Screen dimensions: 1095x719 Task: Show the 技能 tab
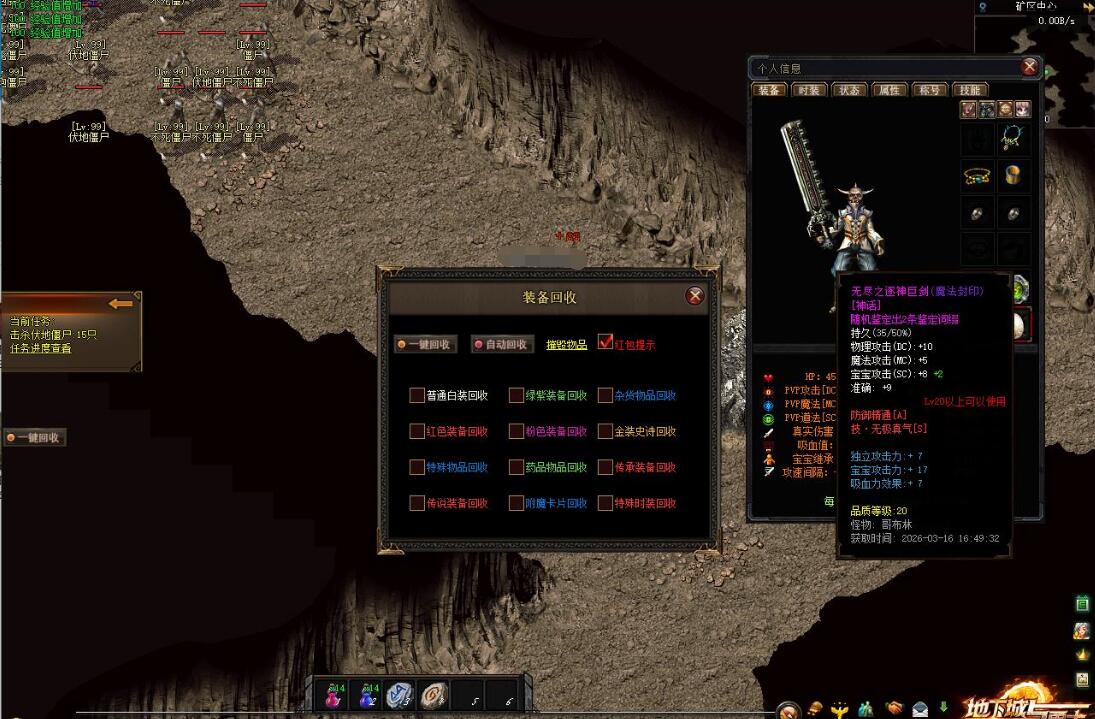tap(968, 90)
